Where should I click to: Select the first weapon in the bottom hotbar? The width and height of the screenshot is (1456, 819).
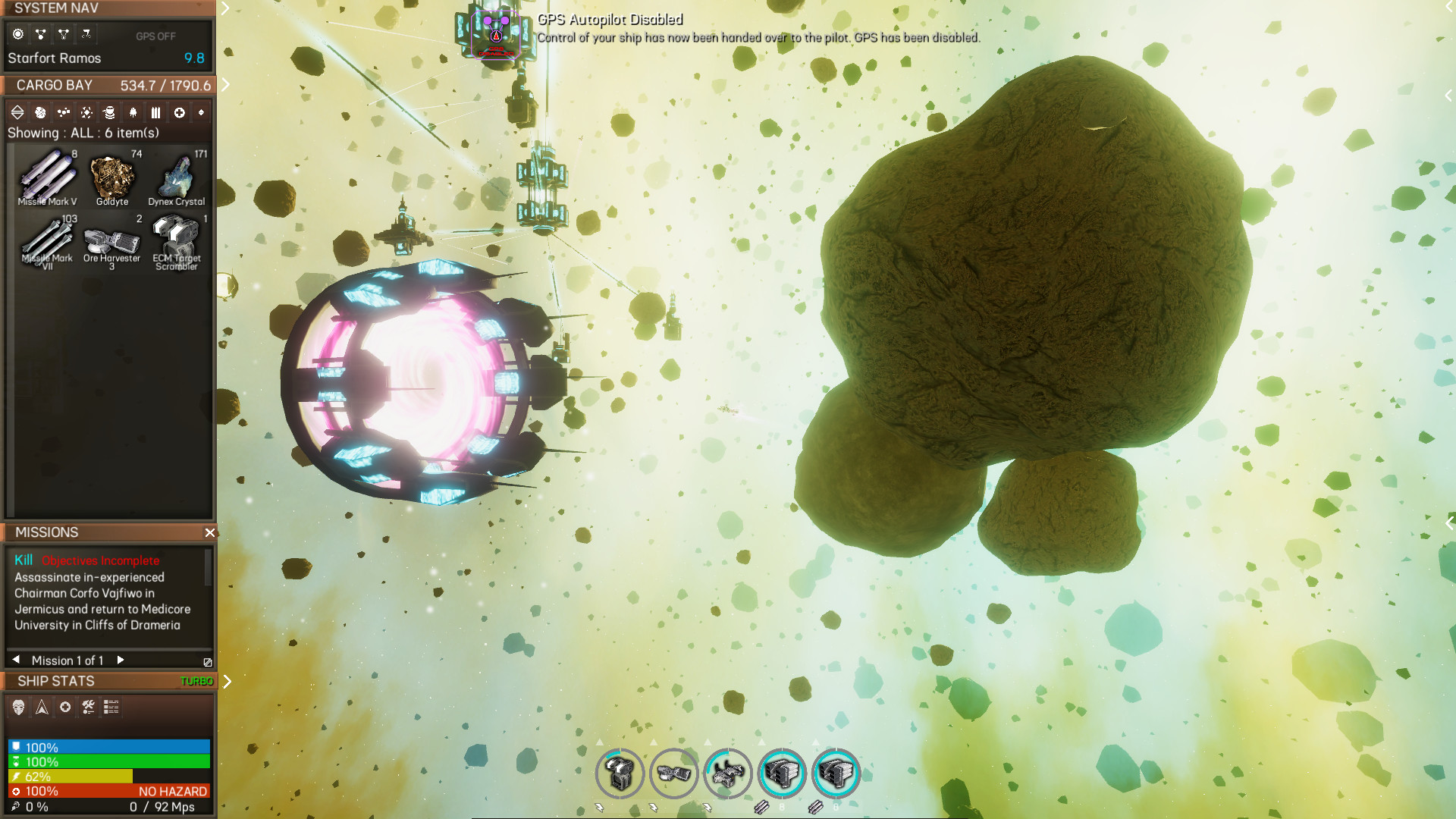point(620,773)
